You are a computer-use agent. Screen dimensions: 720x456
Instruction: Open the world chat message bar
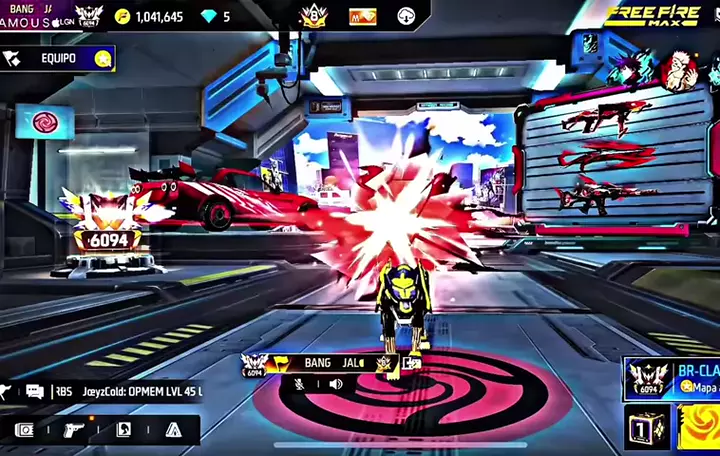[110, 392]
